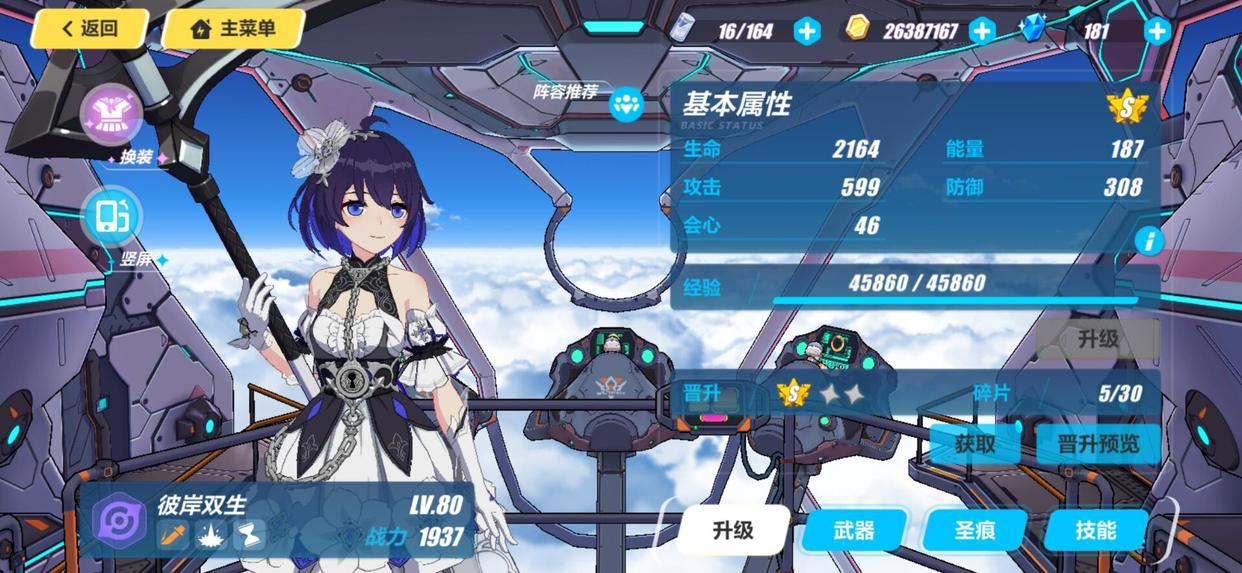1242x573 pixels.
Task: Open the 主菜单 main menu
Action: 233,29
